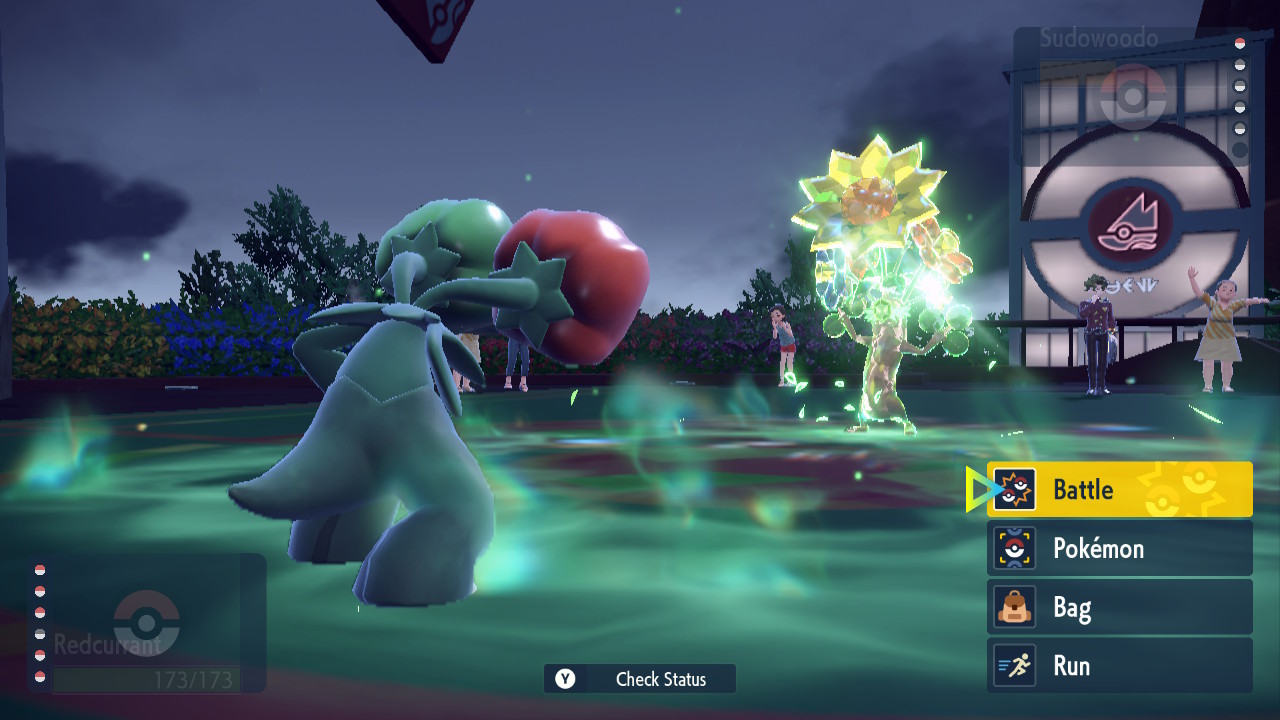
Task: Open the Bag
Action: 1119,608
